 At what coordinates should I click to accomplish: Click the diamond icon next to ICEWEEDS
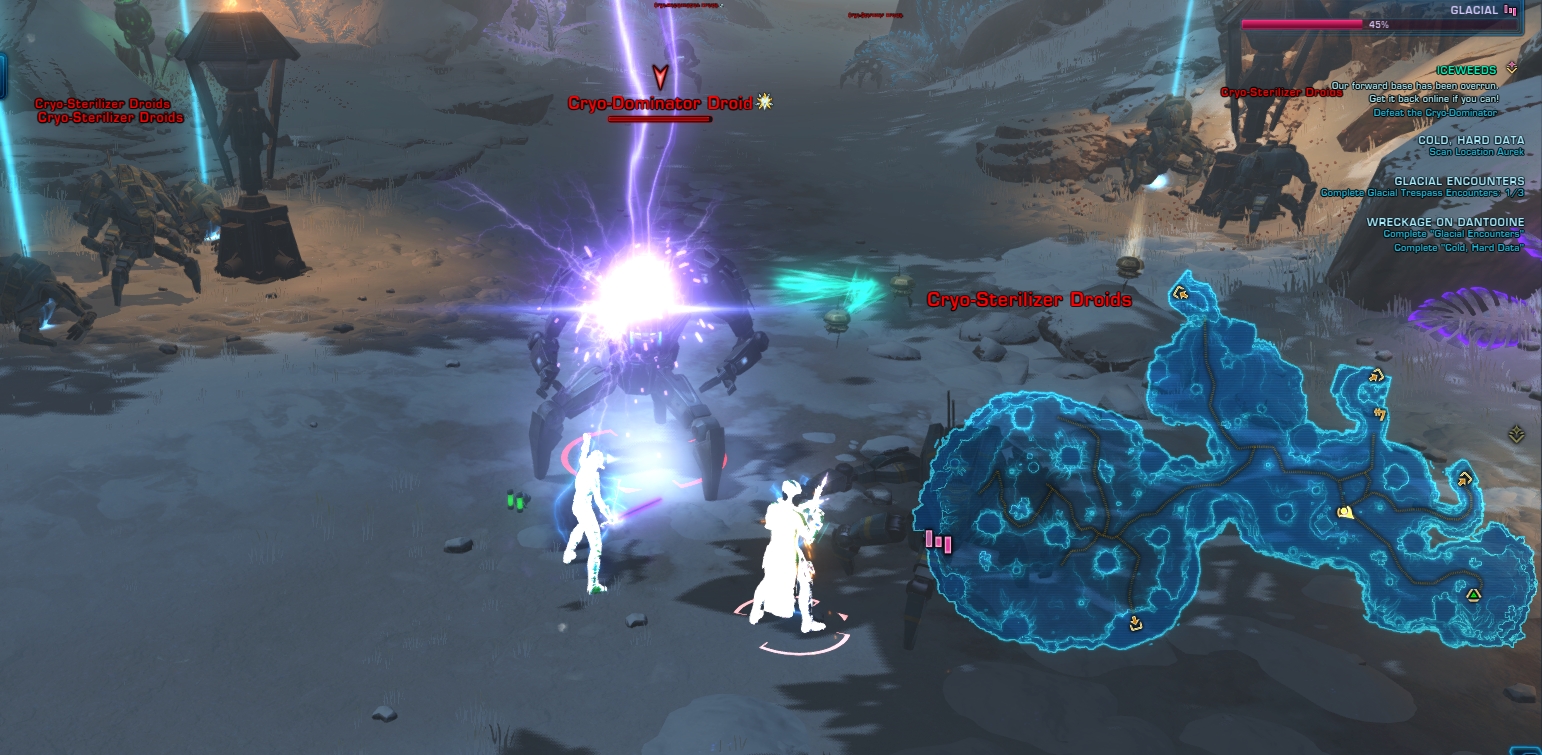click(x=1511, y=68)
